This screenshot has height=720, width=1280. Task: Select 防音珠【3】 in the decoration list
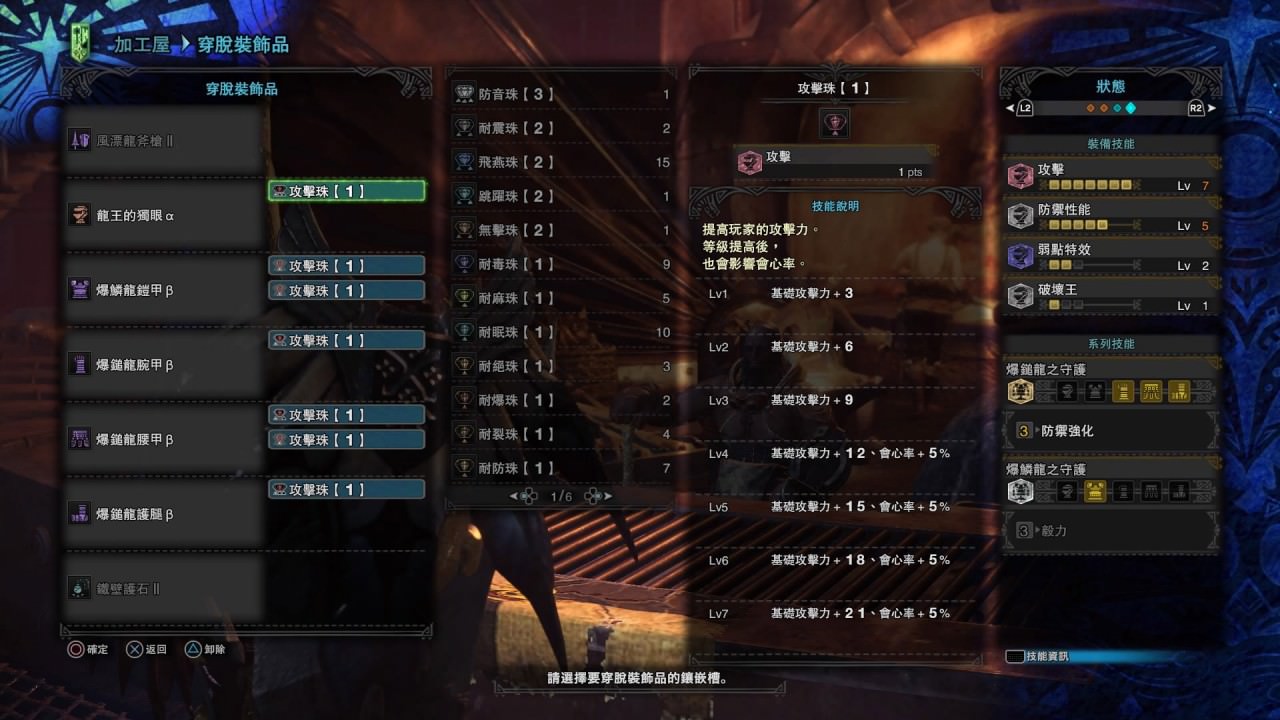click(x=562, y=95)
